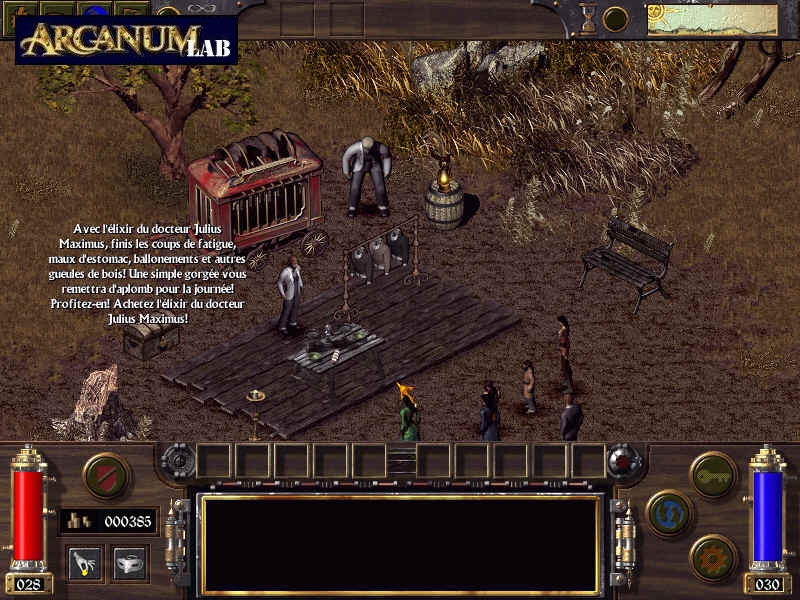
Task: Click the mask icon slot
Action: tap(130, 563)
